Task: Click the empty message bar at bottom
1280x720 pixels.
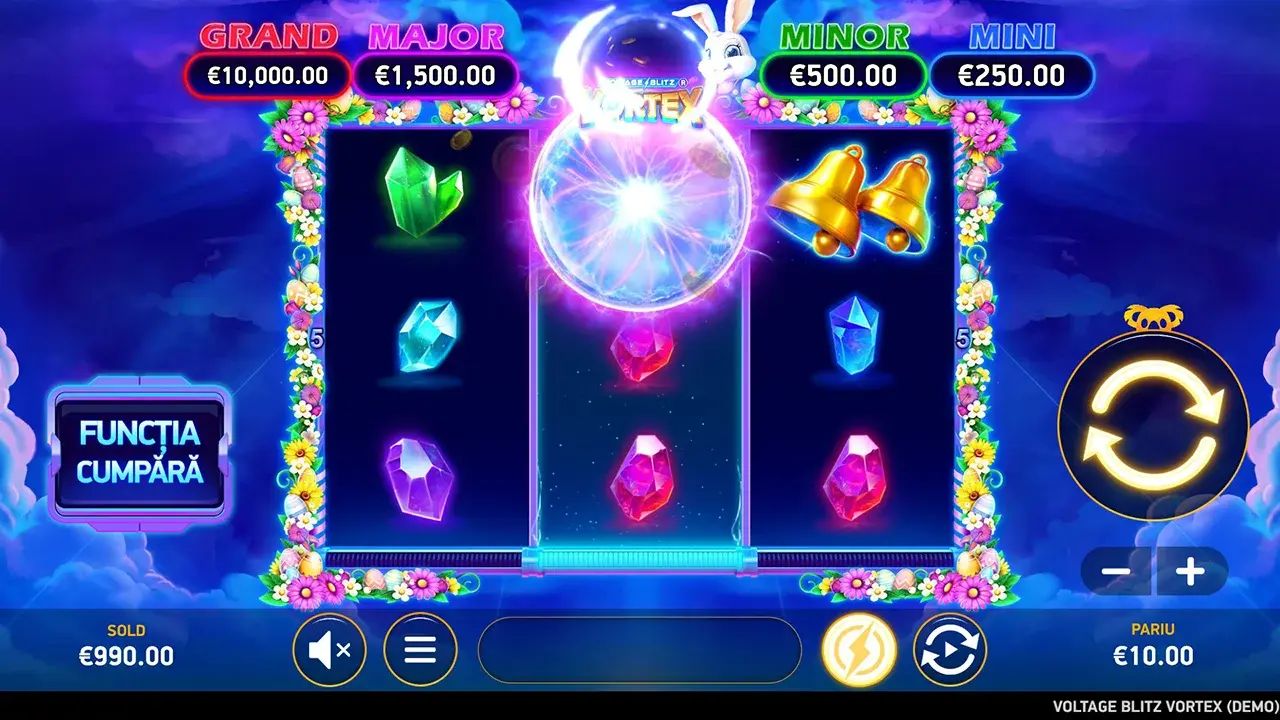Action: coord(640,650)
